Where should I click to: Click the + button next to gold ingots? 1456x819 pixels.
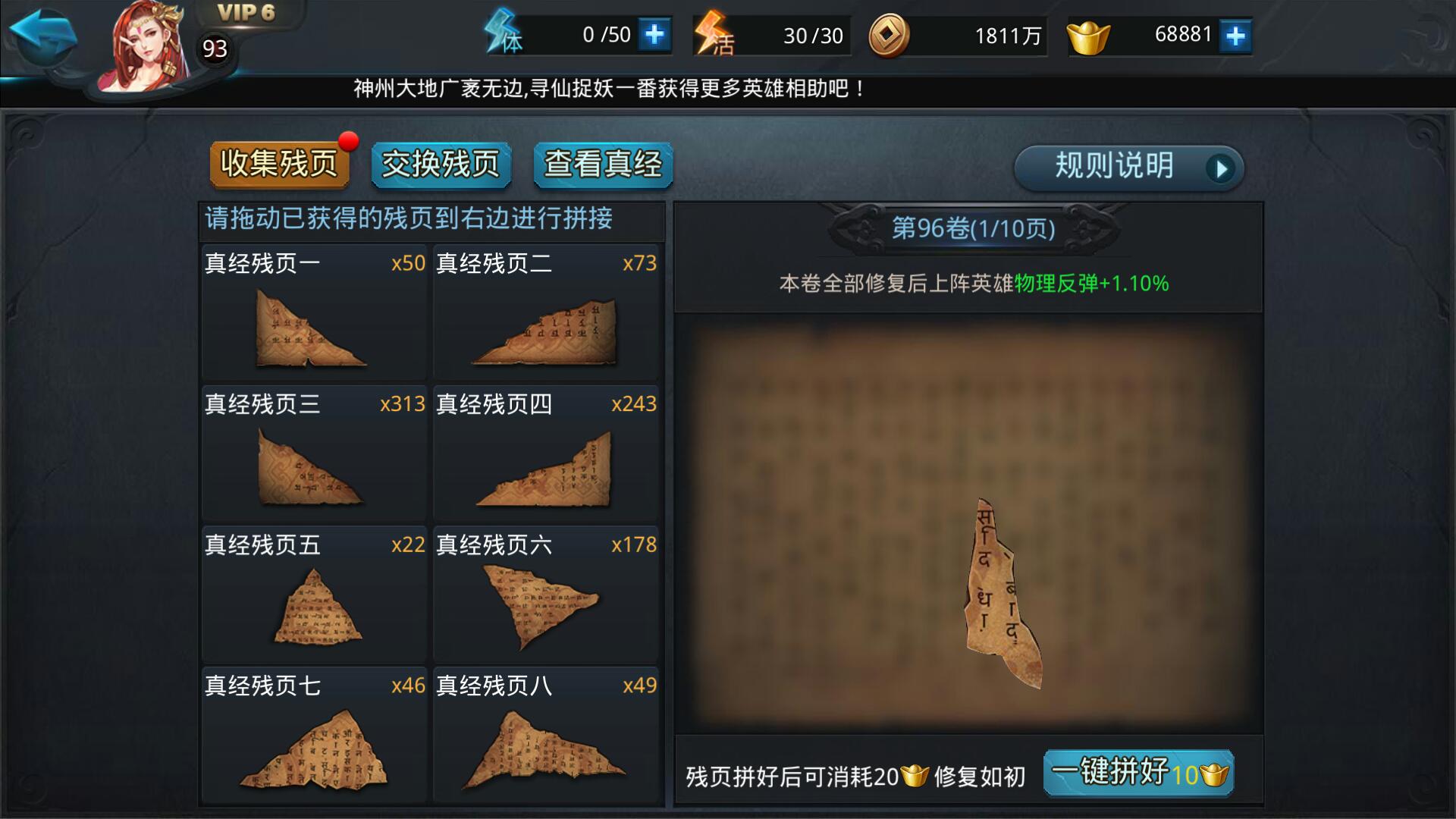(x=1236, y=33)
